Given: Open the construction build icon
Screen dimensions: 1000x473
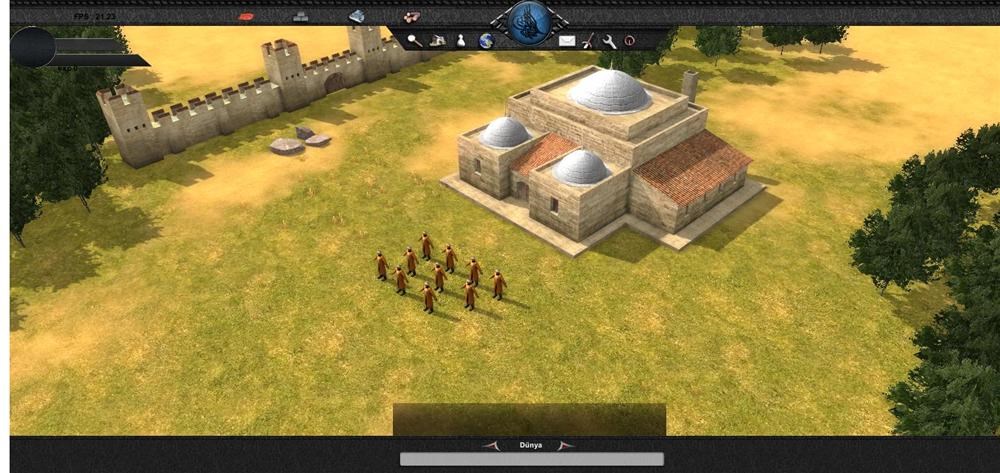Looking at the screenshot, I should point(437,41).
